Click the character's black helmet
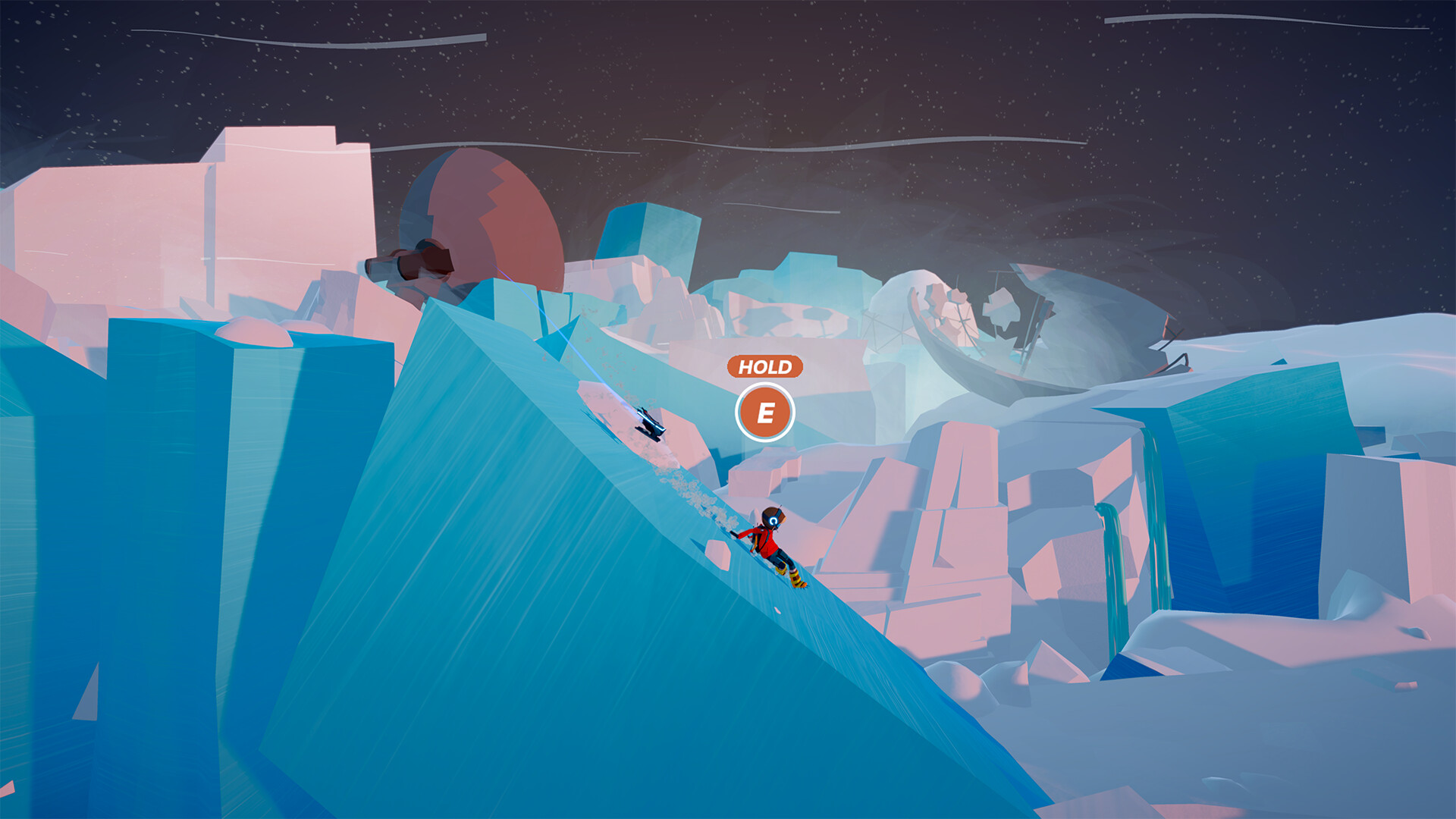1456x819 pixels. (773, 518)
